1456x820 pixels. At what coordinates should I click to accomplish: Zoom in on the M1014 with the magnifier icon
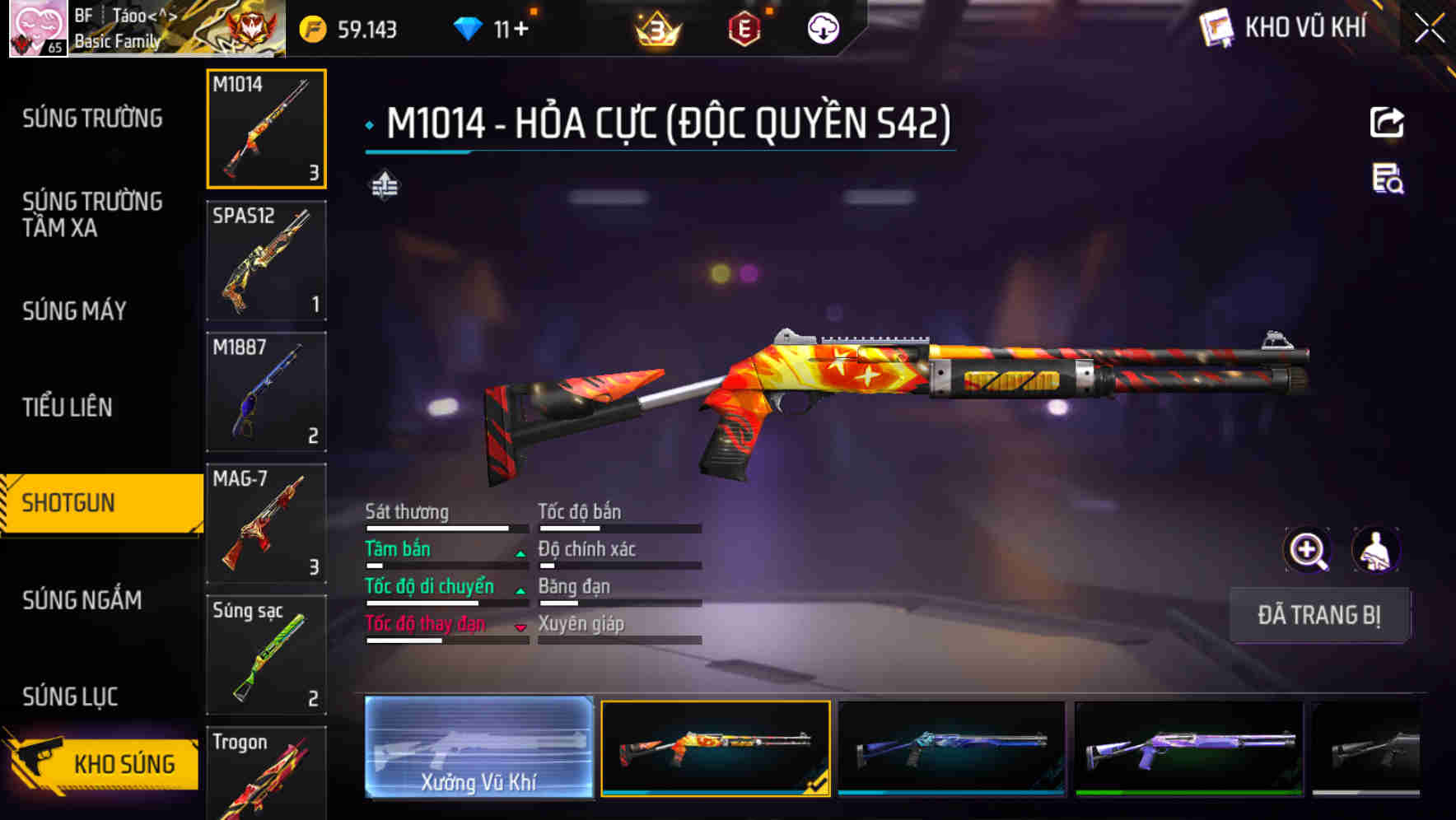[1308, 549]
